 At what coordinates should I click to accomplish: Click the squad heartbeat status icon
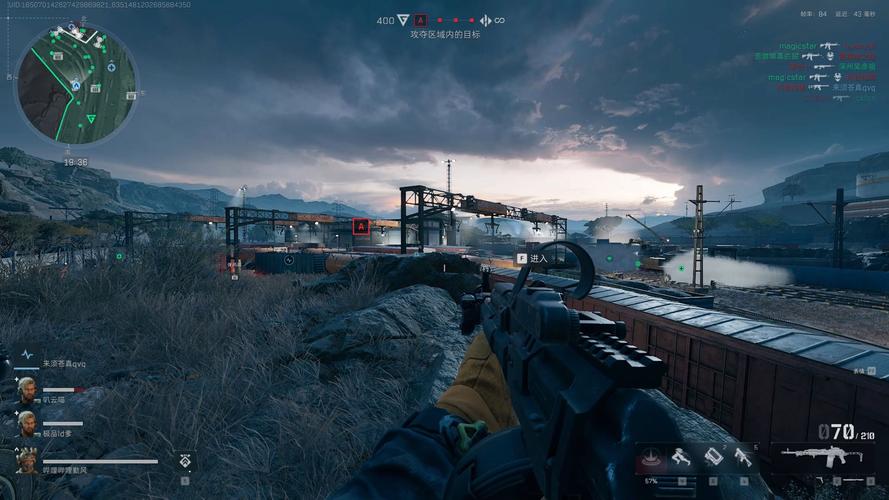[x=27, y=355]
